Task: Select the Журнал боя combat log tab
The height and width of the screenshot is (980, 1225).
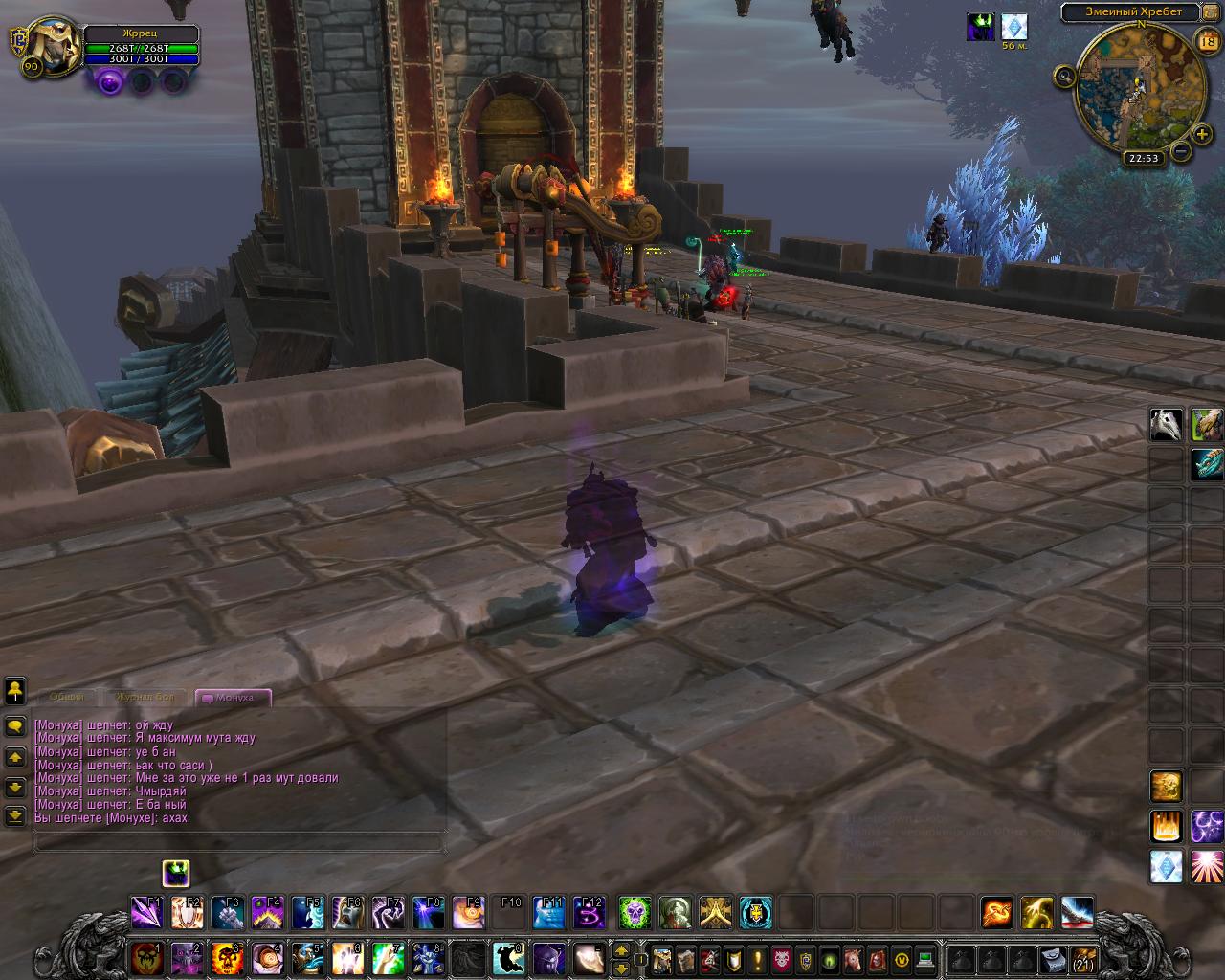Action: [x=145, y=698]
